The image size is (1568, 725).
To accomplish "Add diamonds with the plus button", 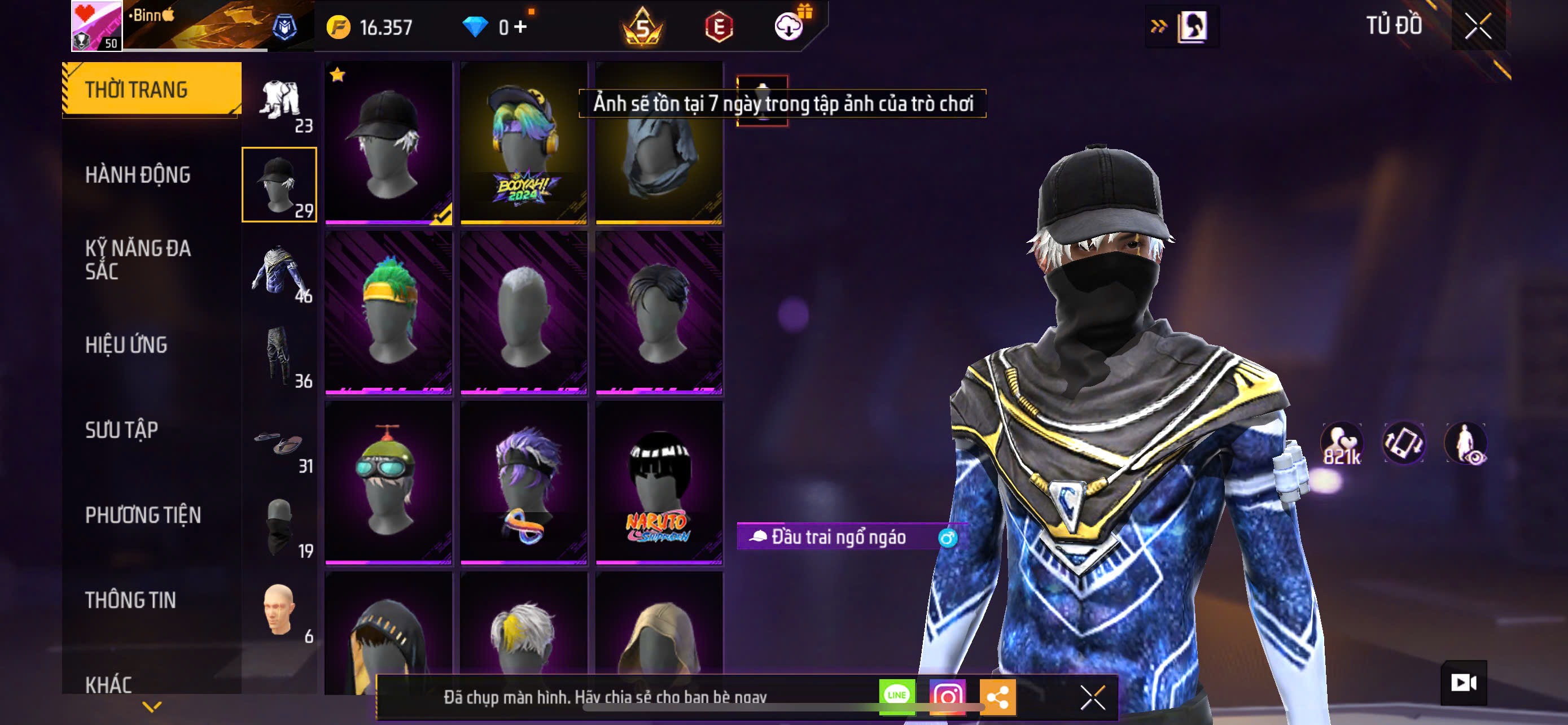I will (520, 27).
